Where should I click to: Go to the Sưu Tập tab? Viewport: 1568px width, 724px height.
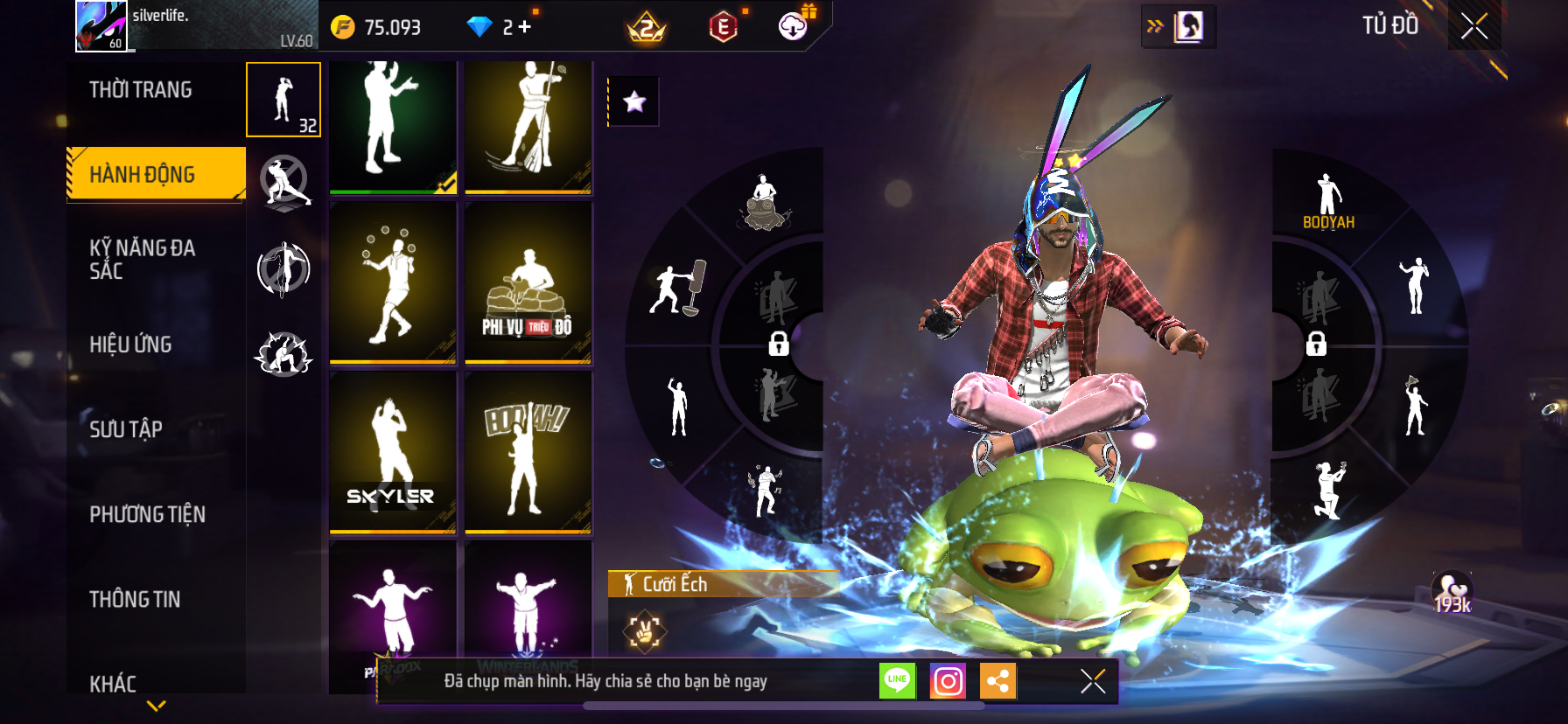[x=126, y=428]
